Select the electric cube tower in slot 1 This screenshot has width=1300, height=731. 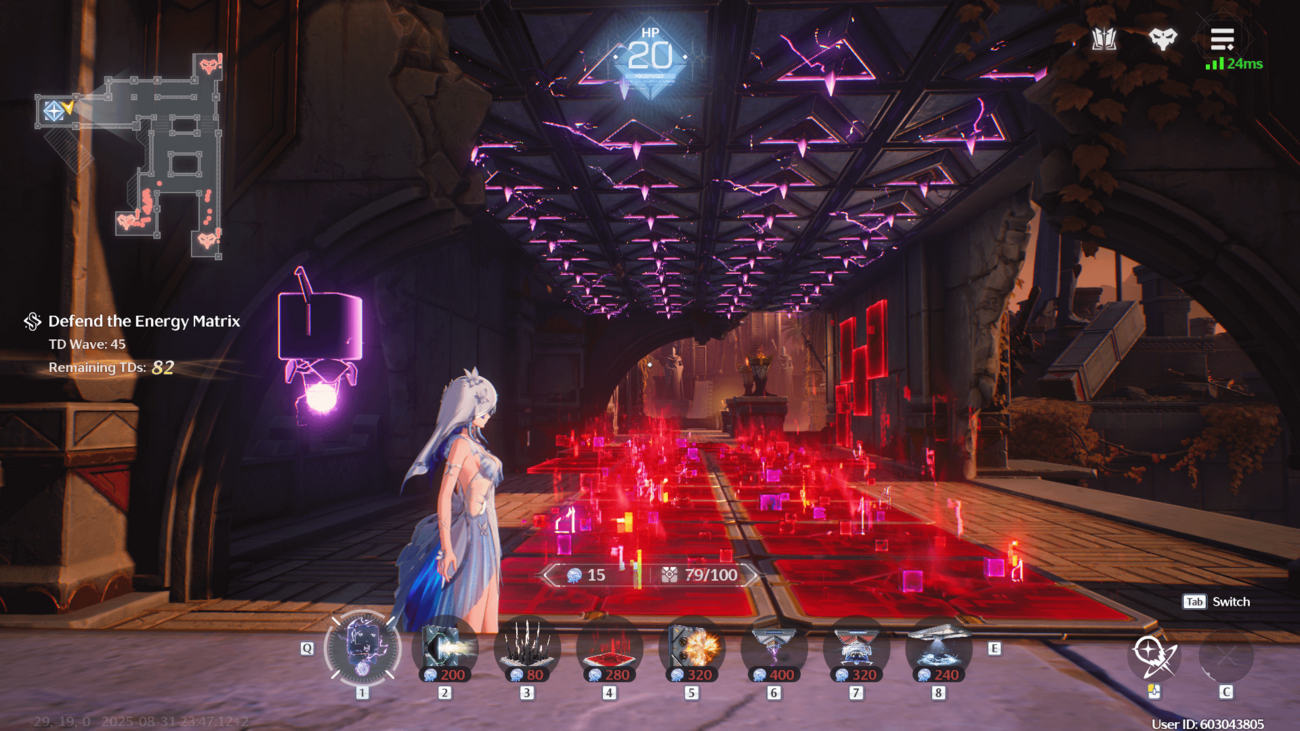tap(362, 648)
